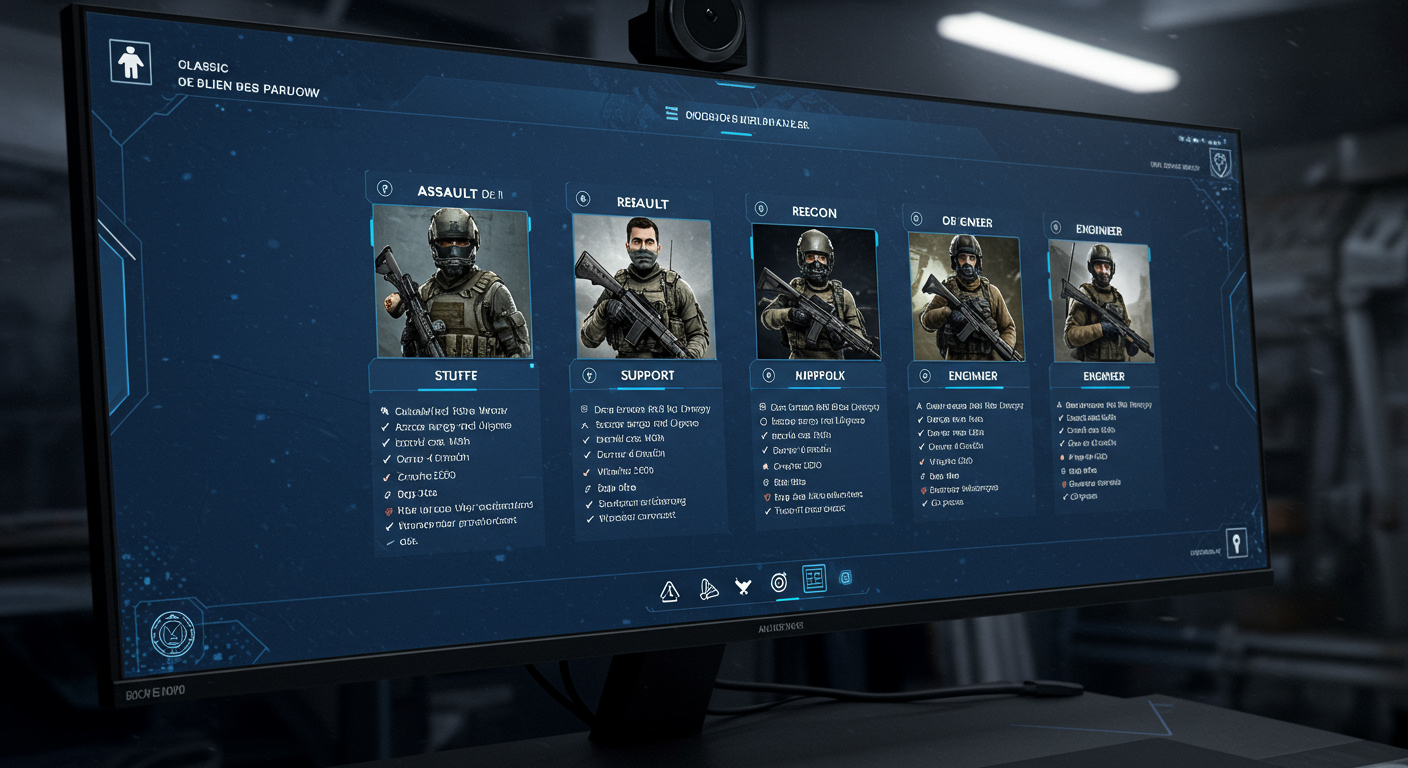
Task: Pick the RECON class portrait
Action: click(x=815, y=291)
